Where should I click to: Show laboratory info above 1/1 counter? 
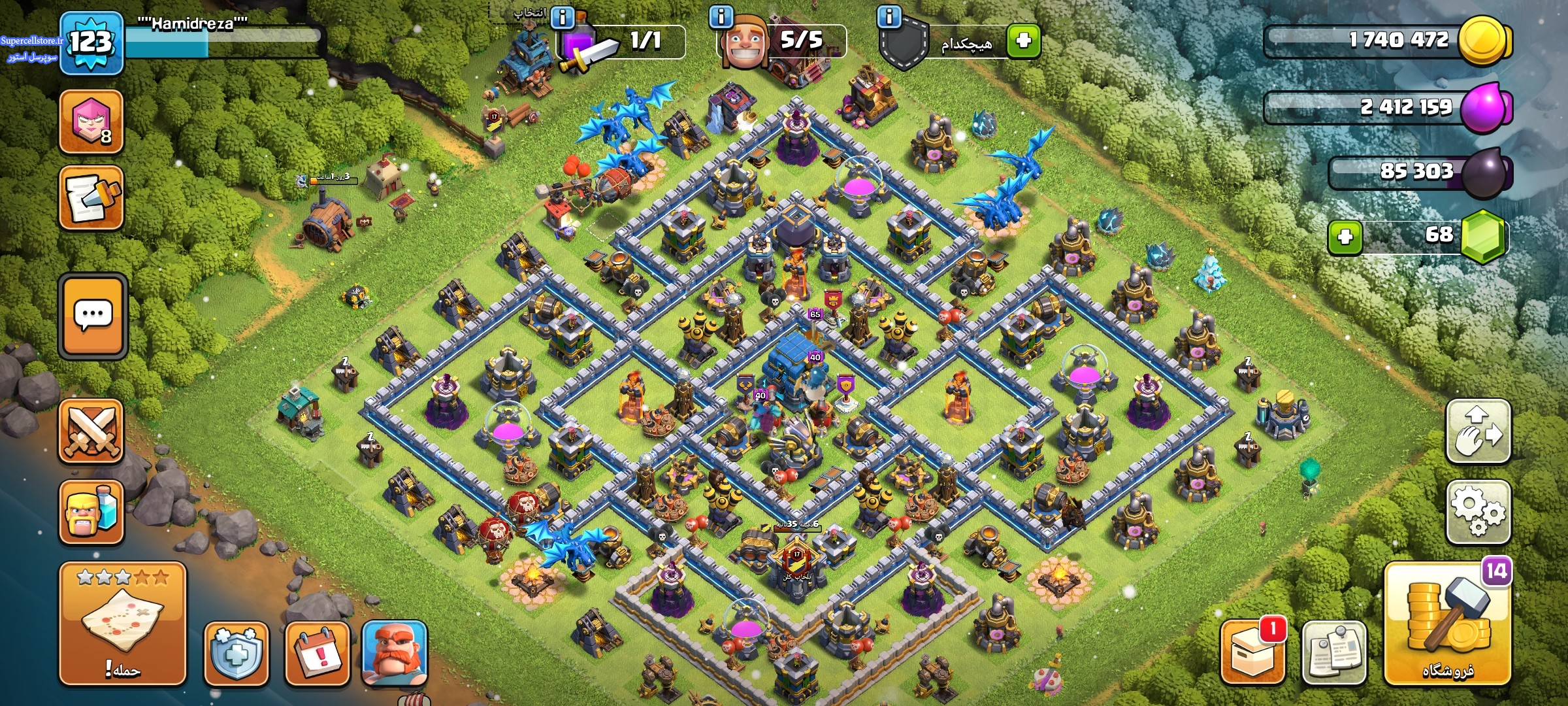coord(562,17)
